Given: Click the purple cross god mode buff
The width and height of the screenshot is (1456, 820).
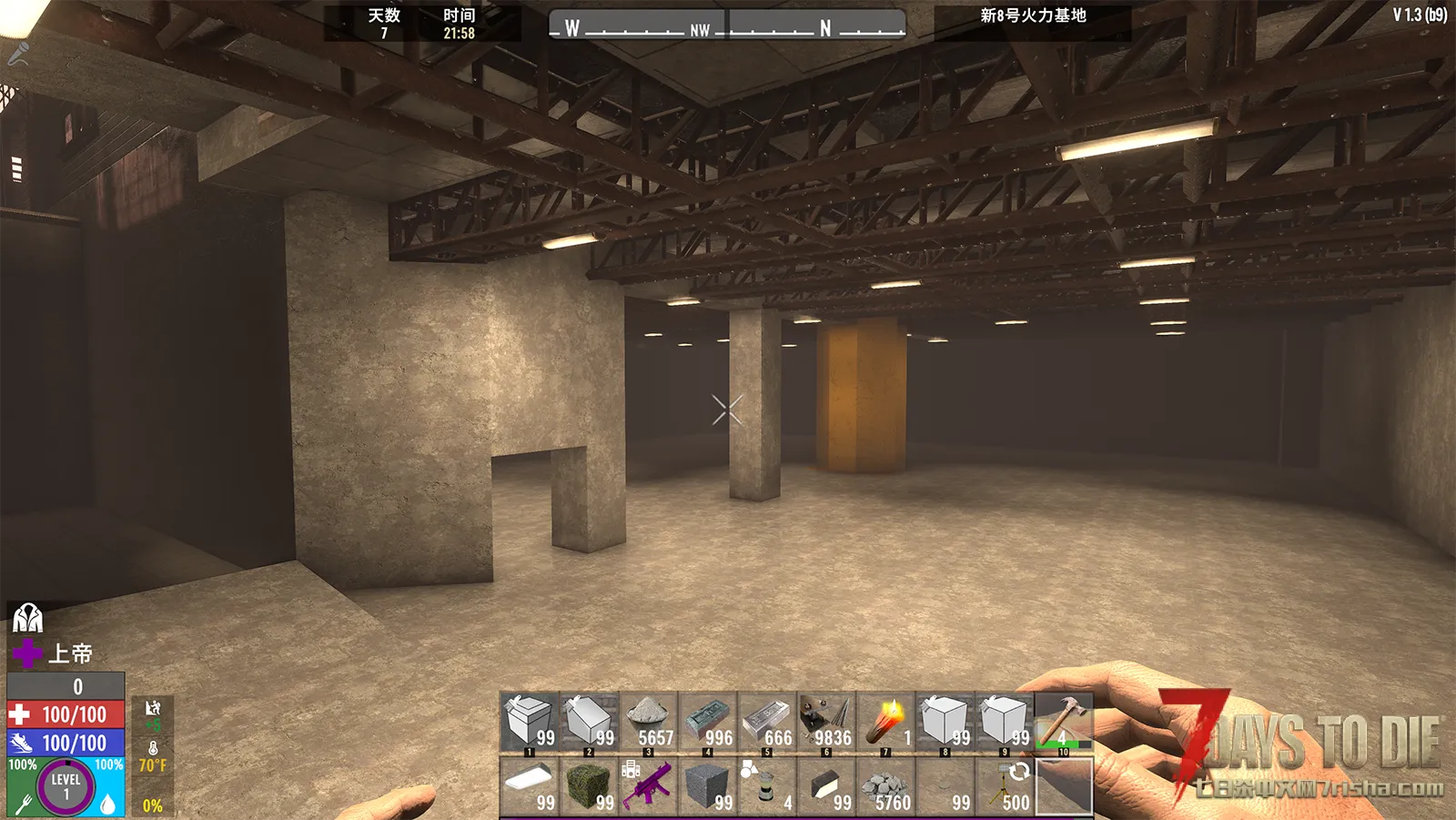Looking at the screenshot, I should 27,653.
